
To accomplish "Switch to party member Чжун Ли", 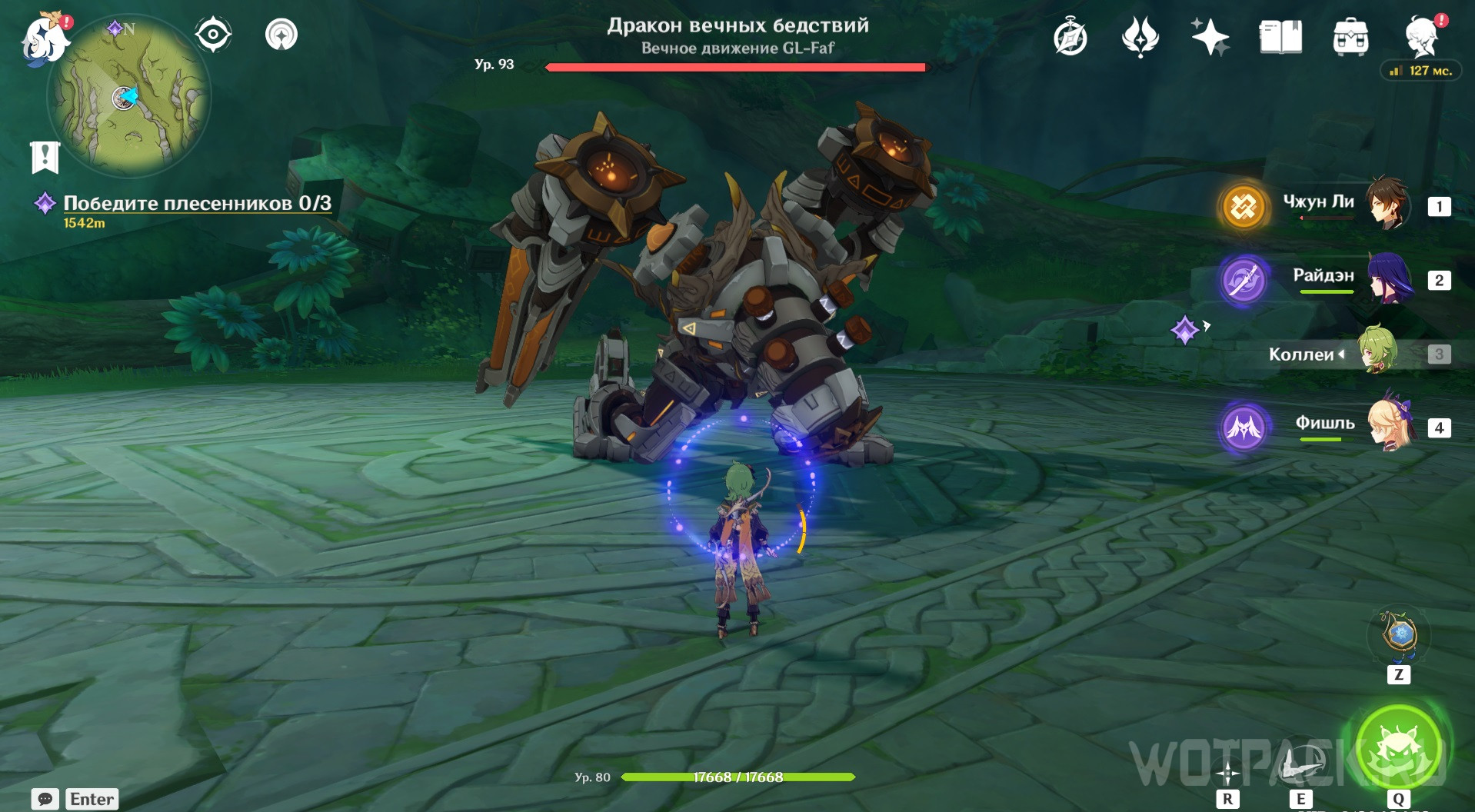I will [1387, 205].
